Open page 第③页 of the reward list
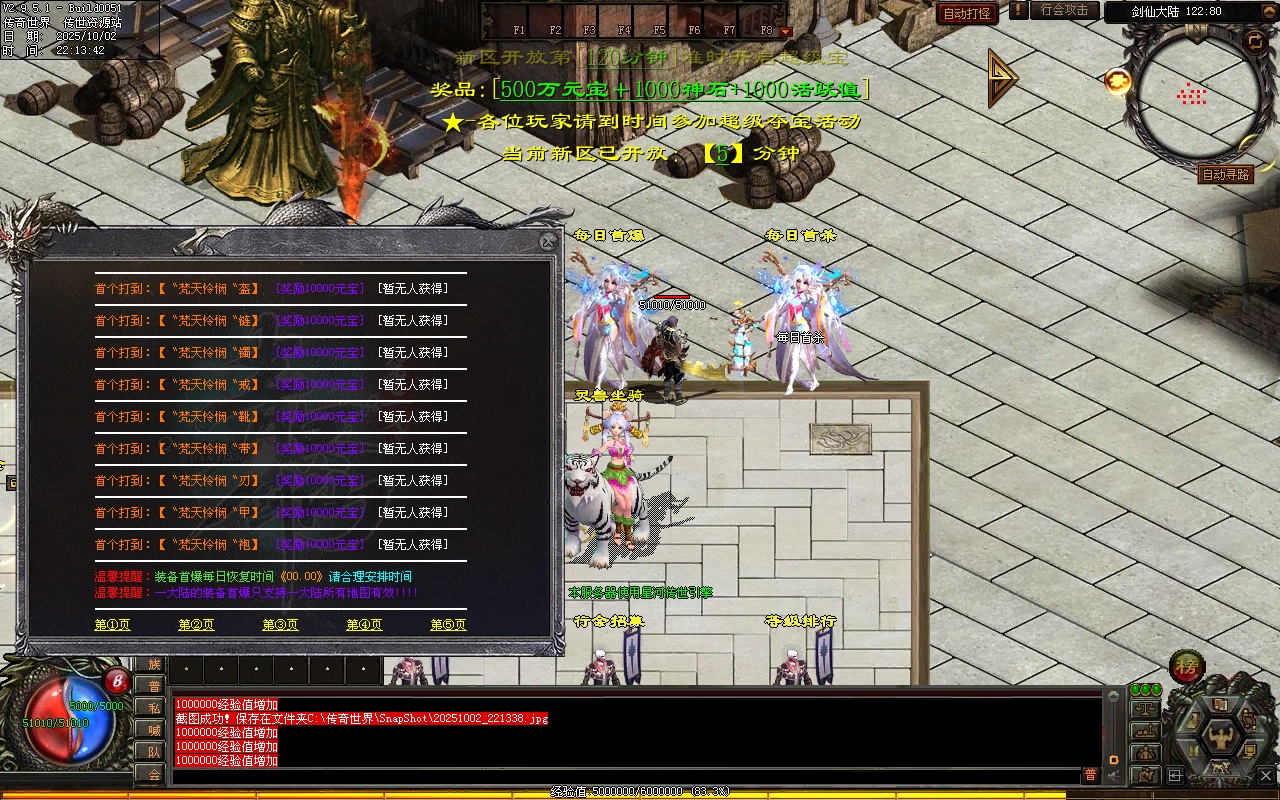The width and height of the screenshot is (1280, 800). [280, 625]
